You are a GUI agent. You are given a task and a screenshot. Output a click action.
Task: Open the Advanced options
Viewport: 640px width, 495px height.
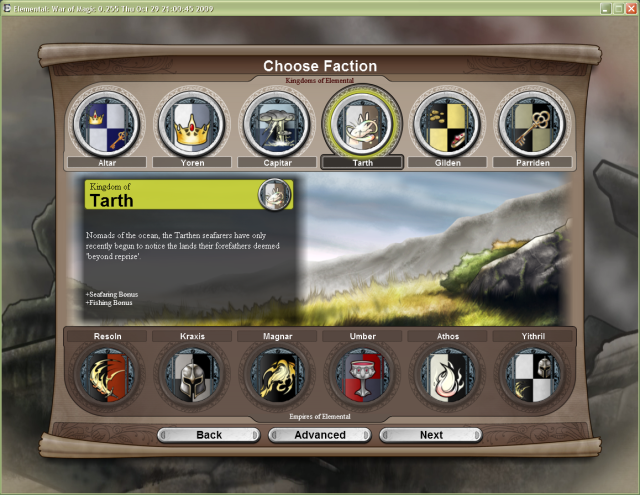[320, 435]
